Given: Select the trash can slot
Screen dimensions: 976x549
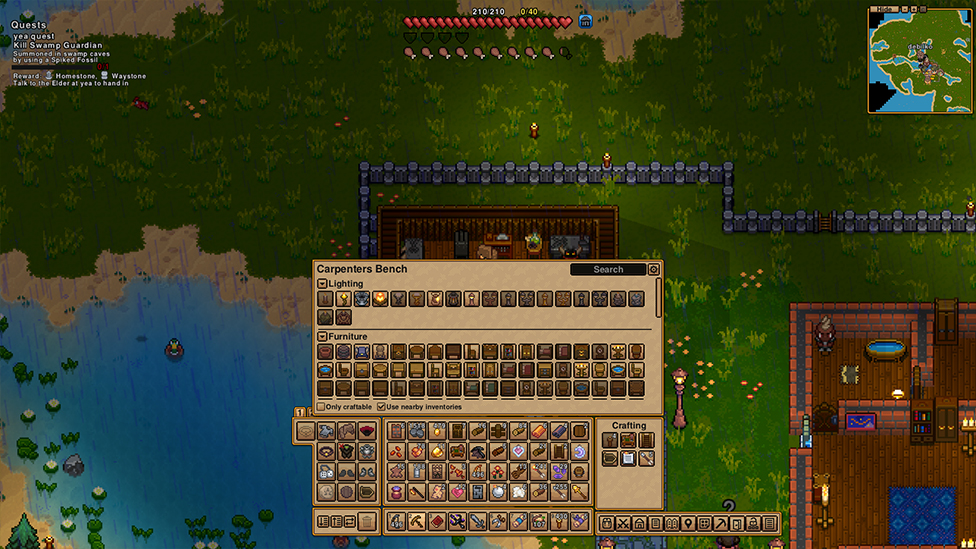Looking at the screenshot, I should point(367,522).
